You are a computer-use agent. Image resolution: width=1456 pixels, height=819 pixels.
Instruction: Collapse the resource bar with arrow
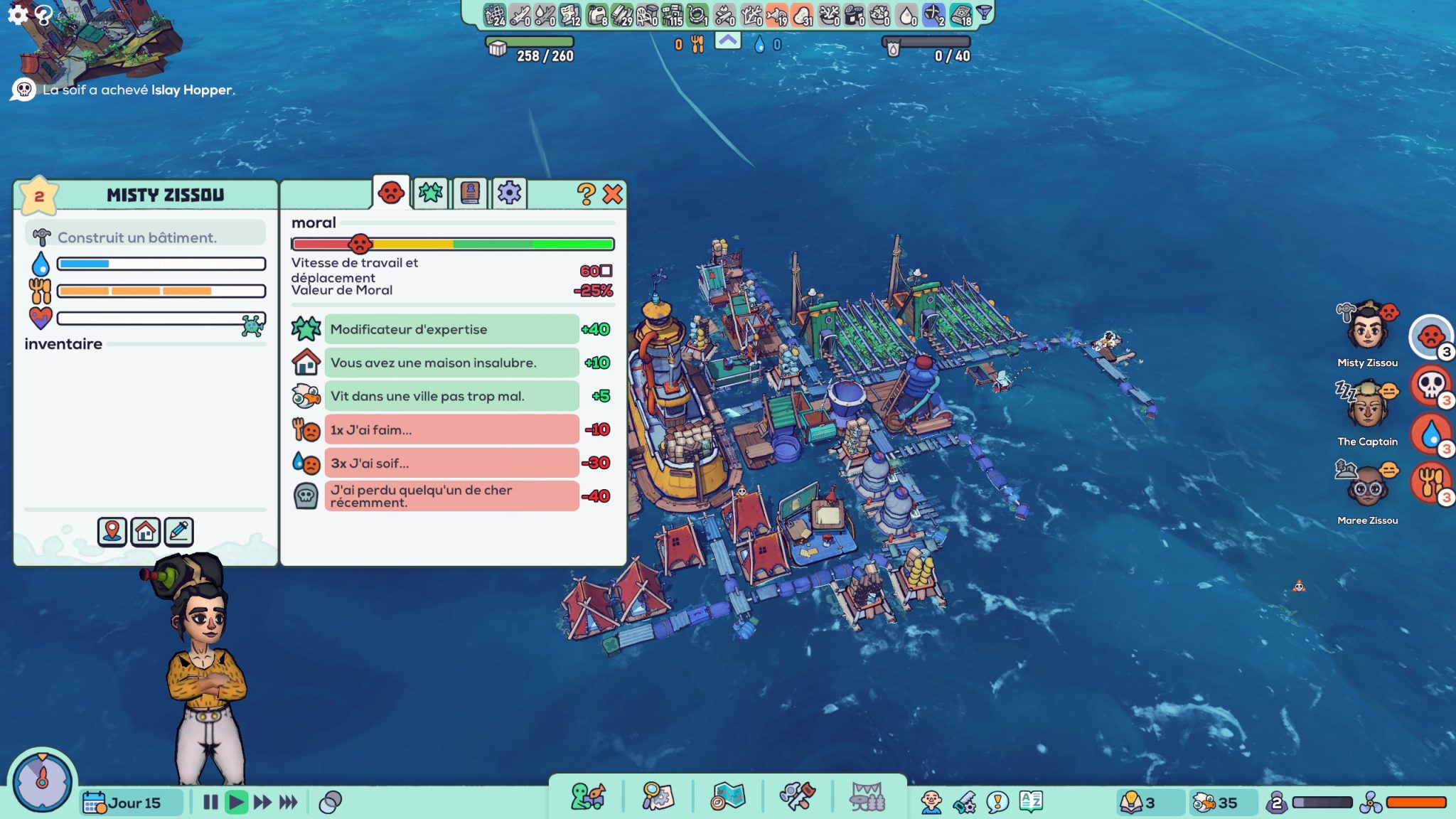coord(727,41)
